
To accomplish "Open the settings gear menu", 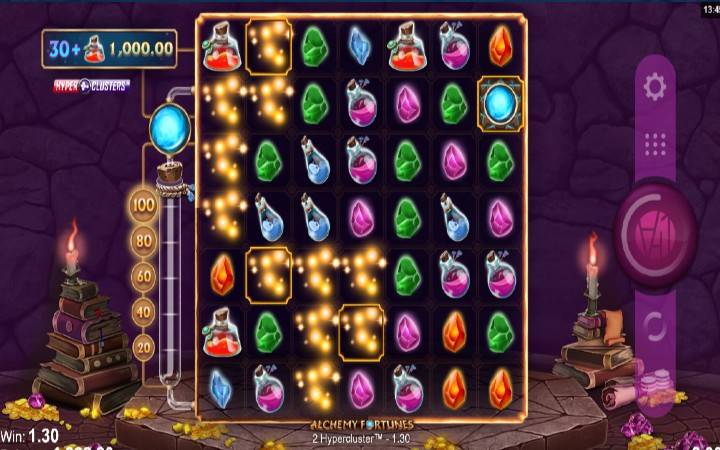I will click(655, 87).
